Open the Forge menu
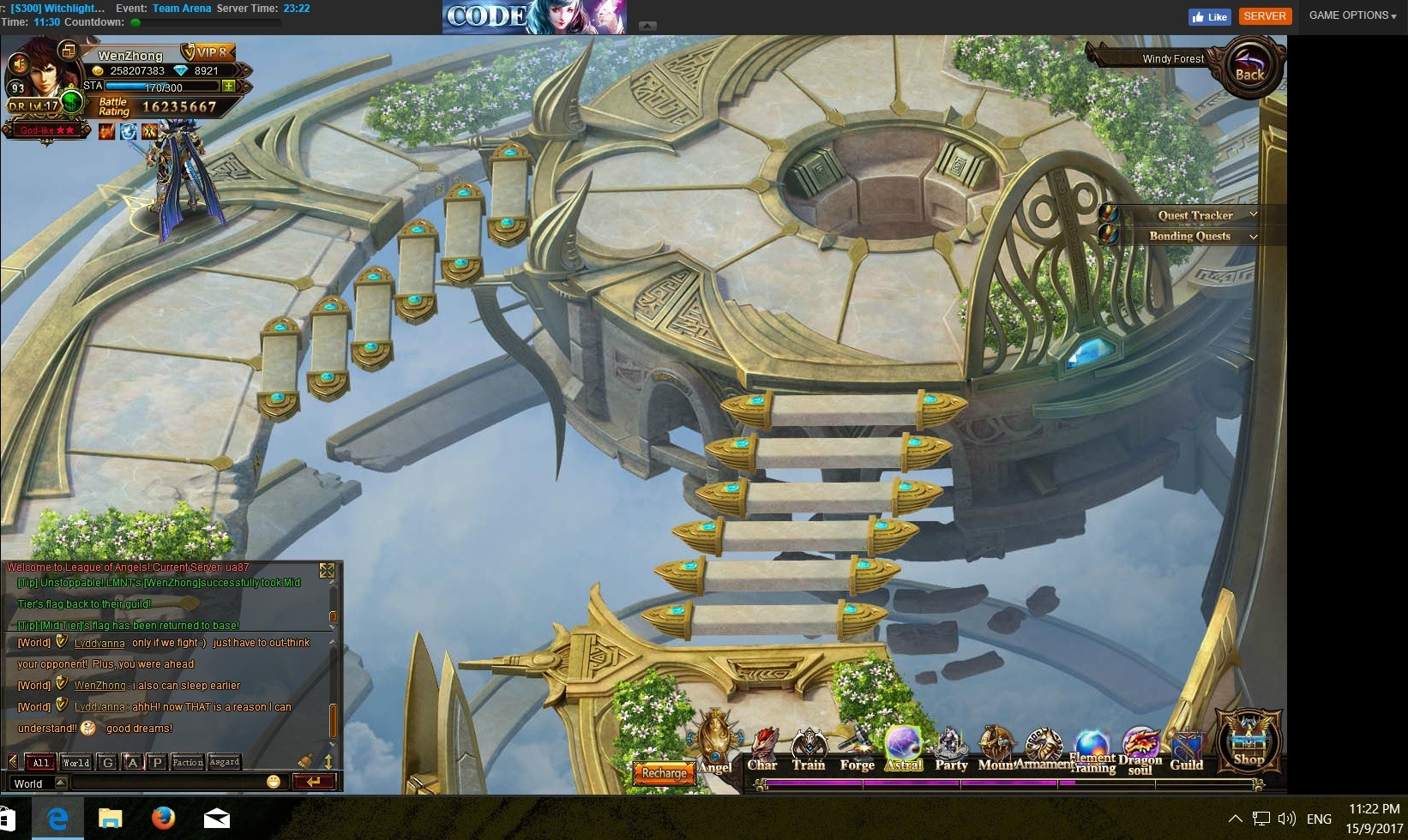 pyautogui.click(x=857, y=750)
